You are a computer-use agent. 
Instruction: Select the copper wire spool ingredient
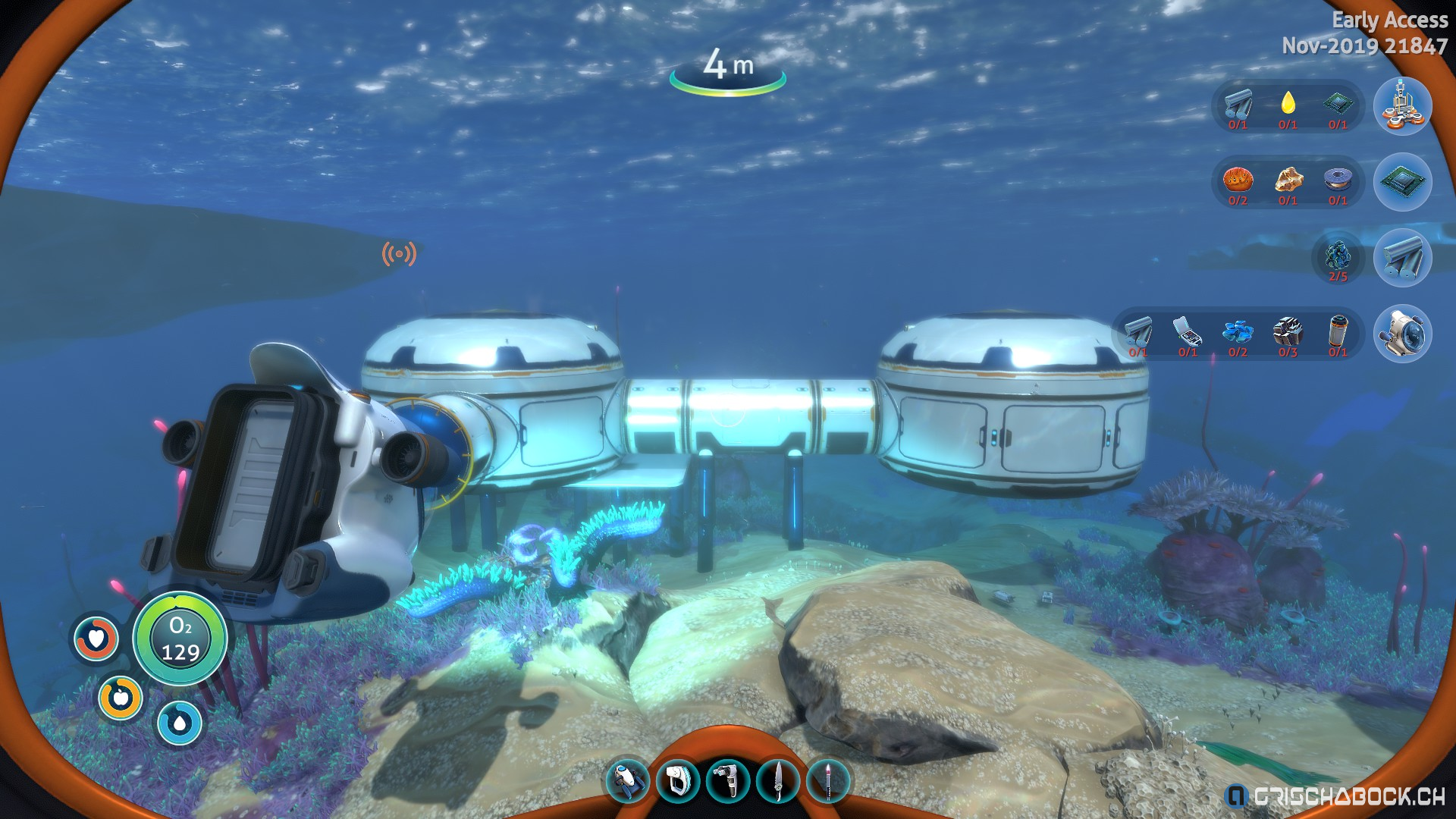[x=1338, y=180]
